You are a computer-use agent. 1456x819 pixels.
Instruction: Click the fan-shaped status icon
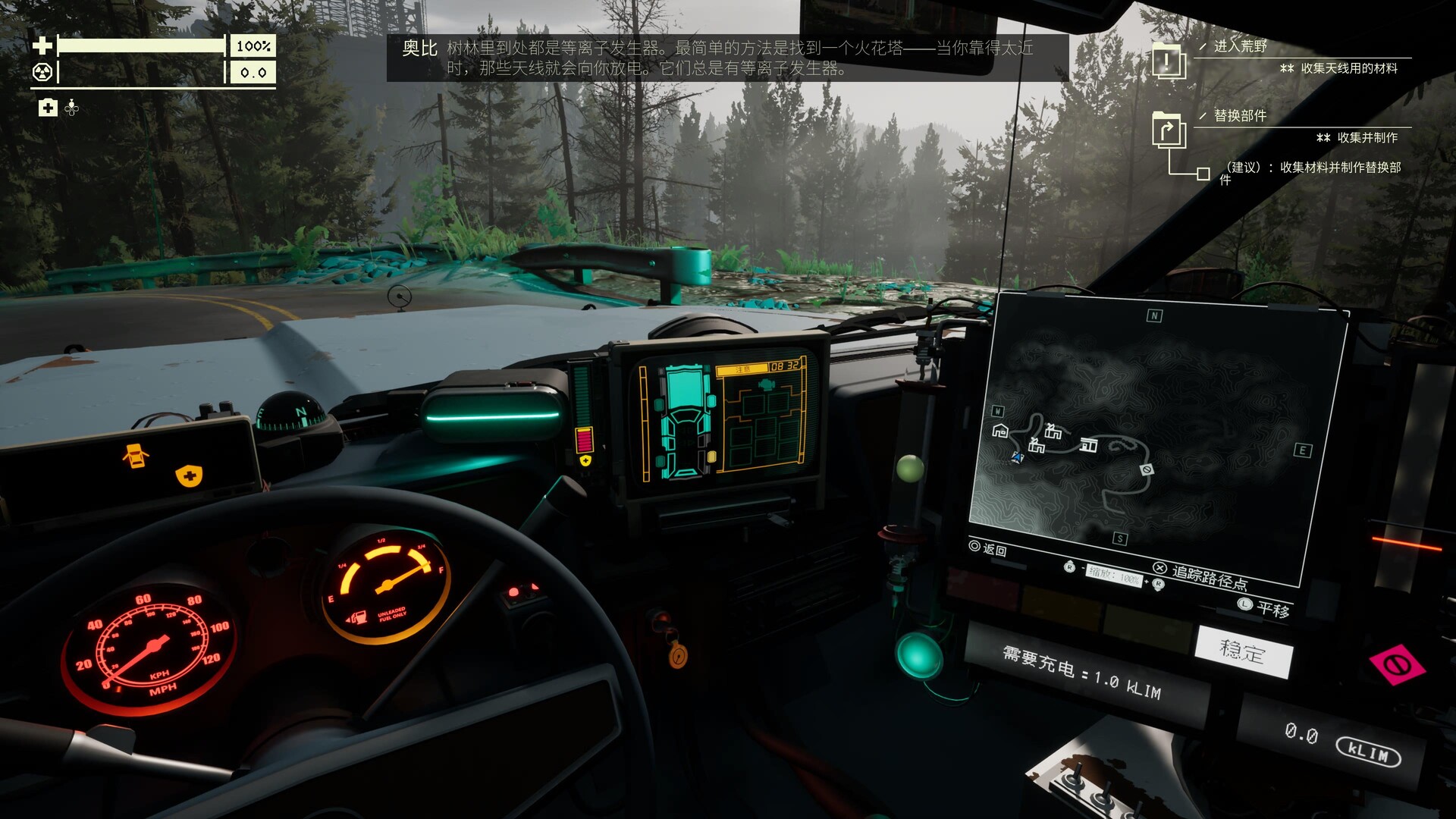click(72, 108)
